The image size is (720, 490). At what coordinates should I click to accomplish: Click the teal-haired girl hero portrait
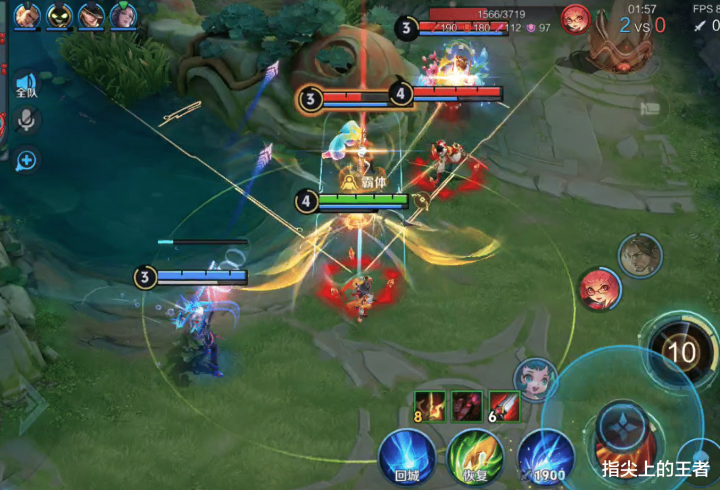click(534, 379)
